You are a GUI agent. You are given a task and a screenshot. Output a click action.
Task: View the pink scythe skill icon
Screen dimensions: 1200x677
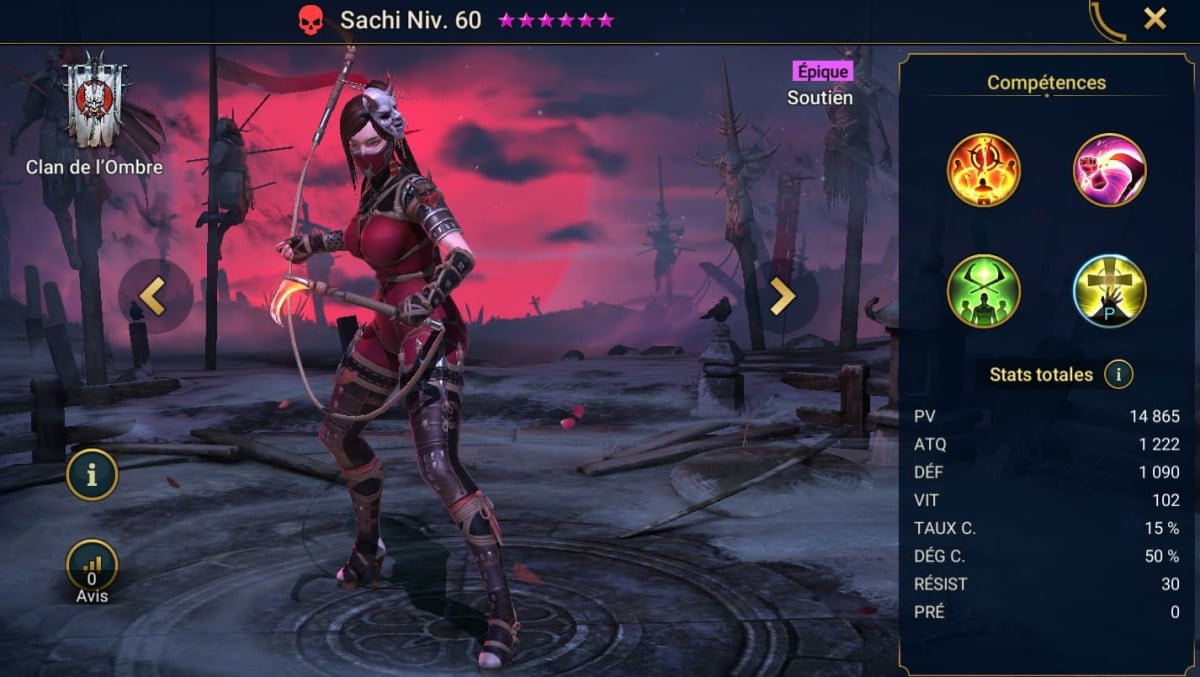[x=1109, y=170]
